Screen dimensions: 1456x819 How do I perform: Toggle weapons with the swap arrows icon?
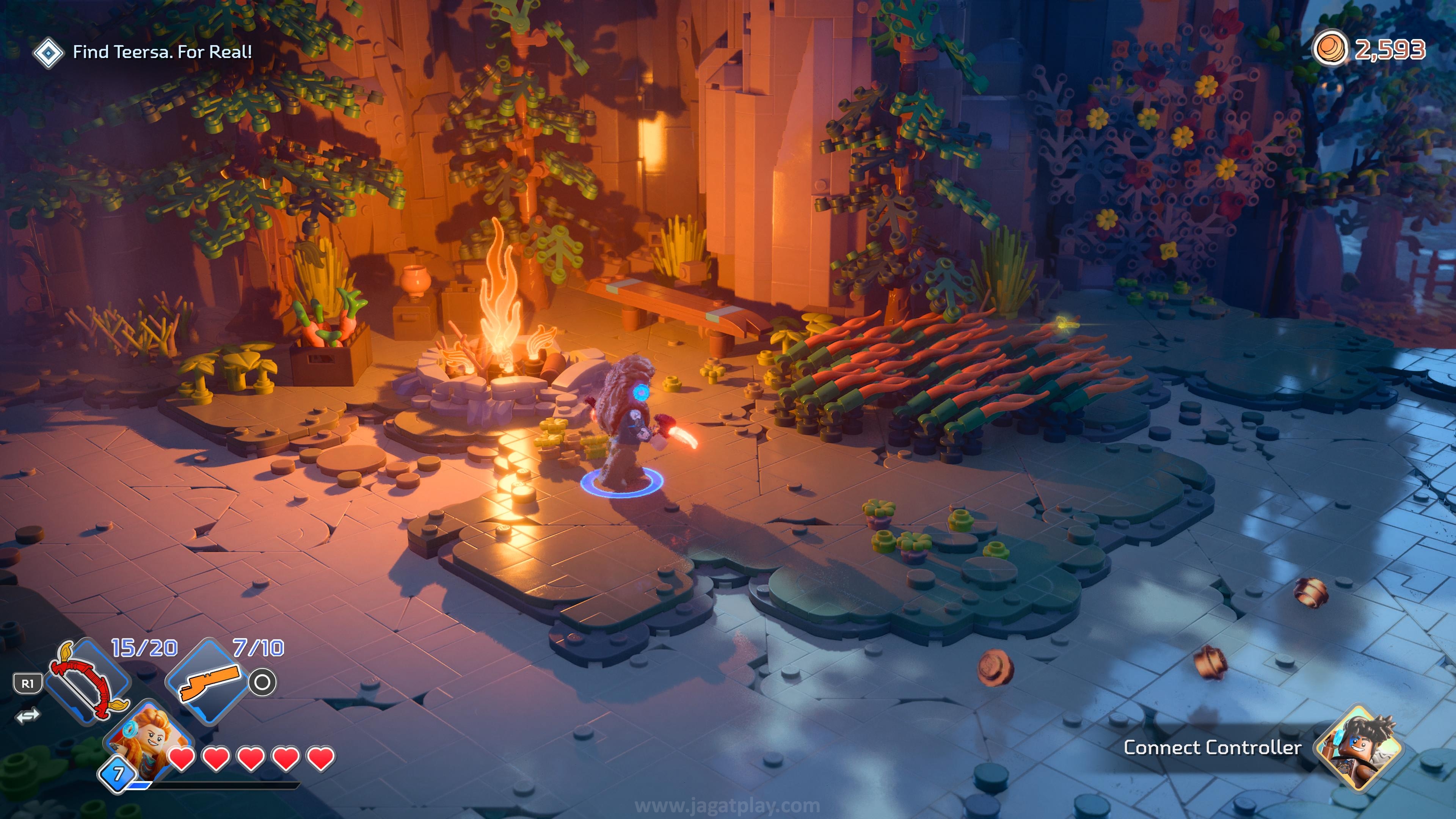(28, 717)
